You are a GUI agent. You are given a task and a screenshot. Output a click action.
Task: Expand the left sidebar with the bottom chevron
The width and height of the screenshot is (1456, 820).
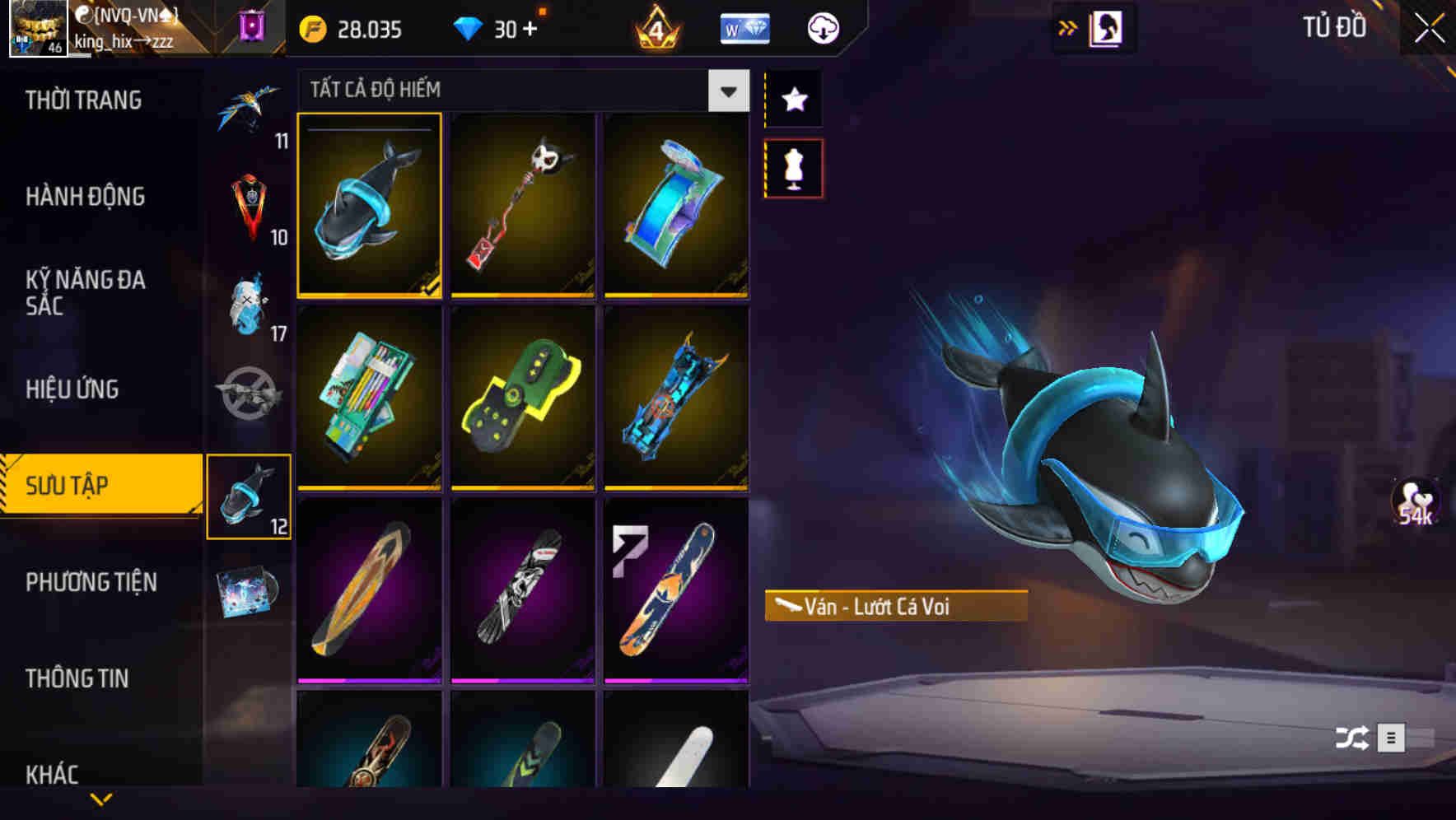(101, 798)
